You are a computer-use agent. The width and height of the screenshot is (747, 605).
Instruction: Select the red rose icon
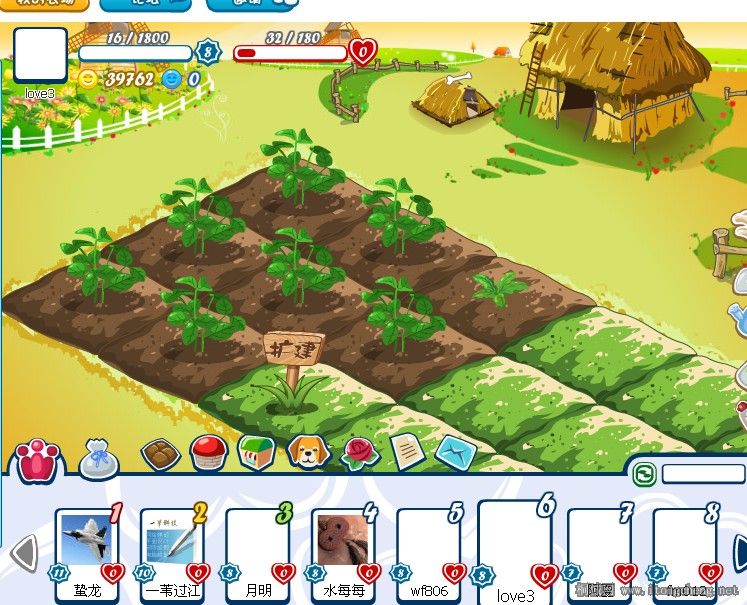click(x=360, y=453)
